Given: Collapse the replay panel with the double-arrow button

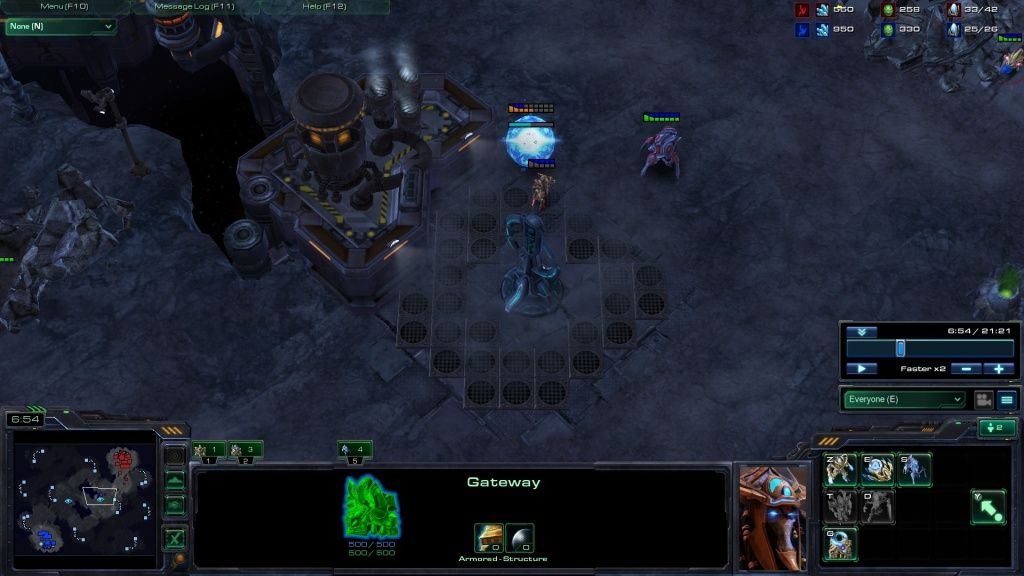Looking at the screenshot, I should pos(861,332).
